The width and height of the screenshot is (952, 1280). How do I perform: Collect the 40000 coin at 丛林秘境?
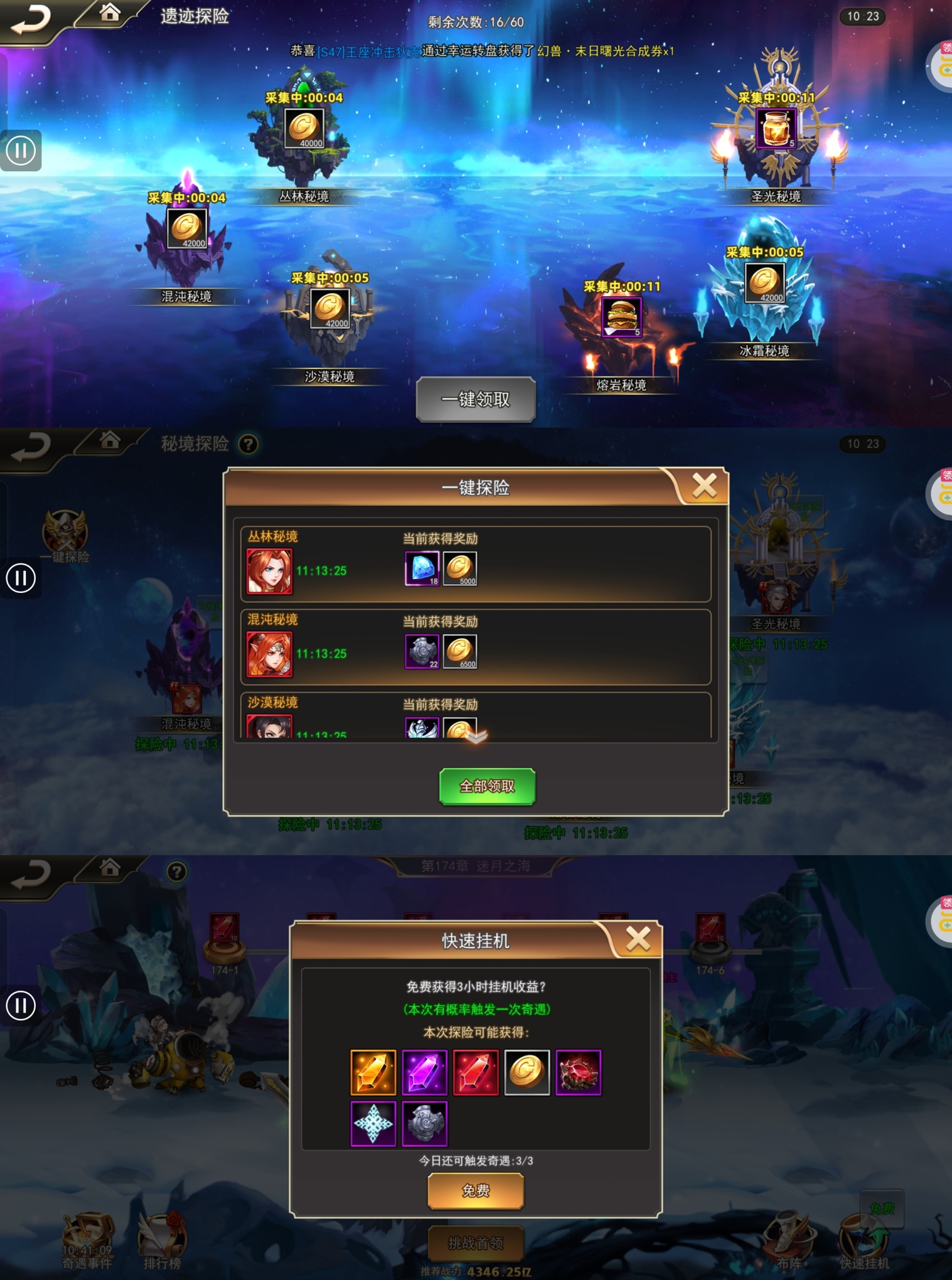[x=306, y=129]
